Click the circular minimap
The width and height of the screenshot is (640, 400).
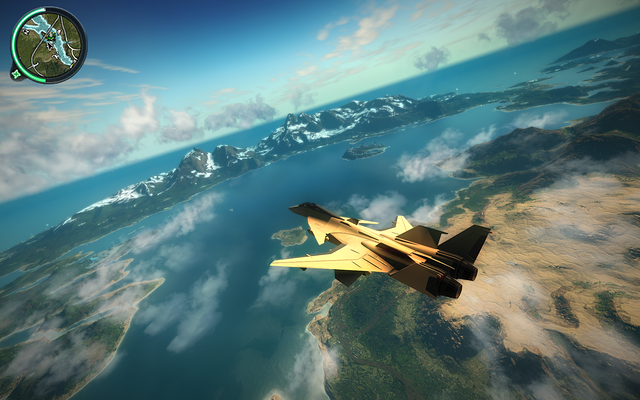(x=49, y=44)
